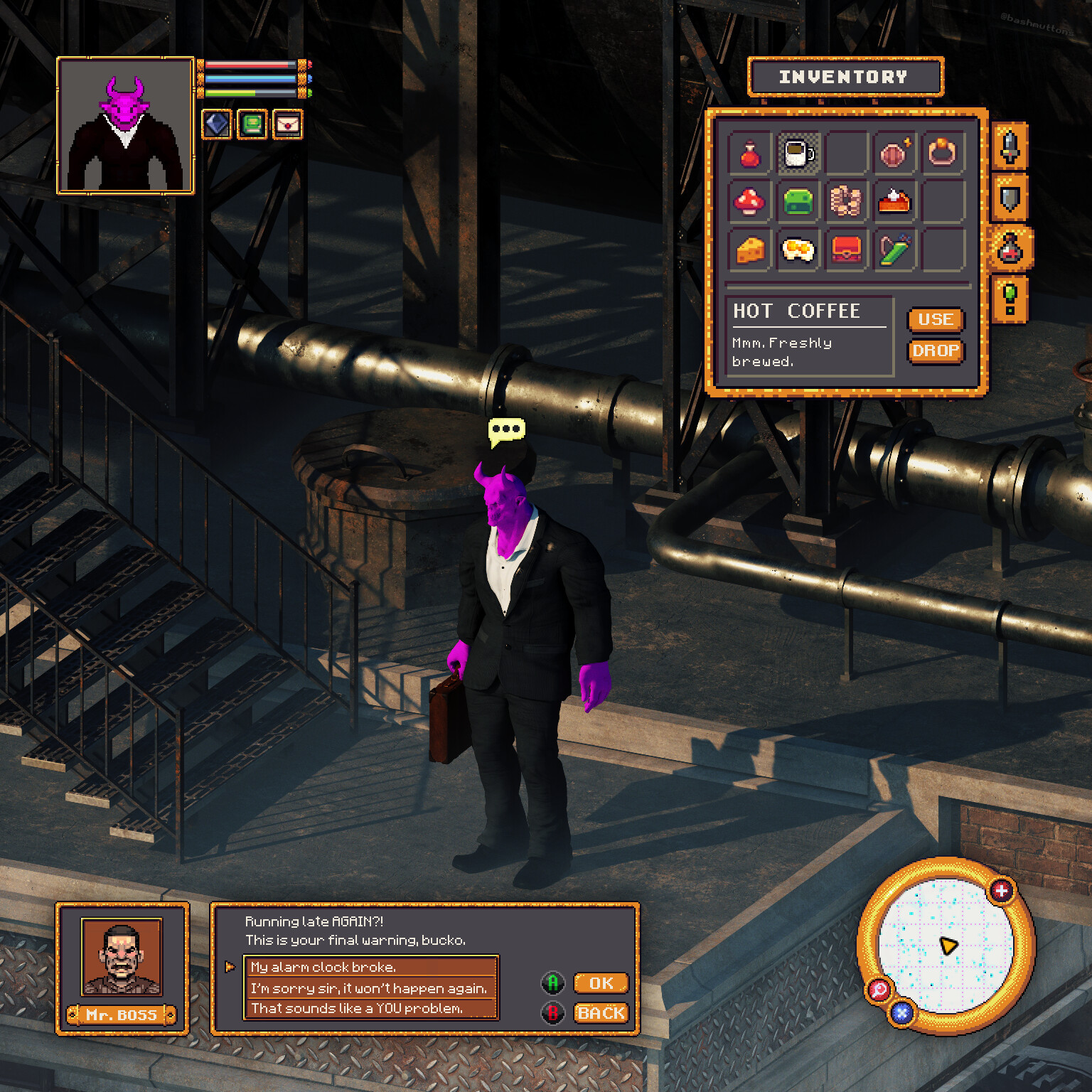
Task: Open the shield armor tab
Action: pos(1010,198)
